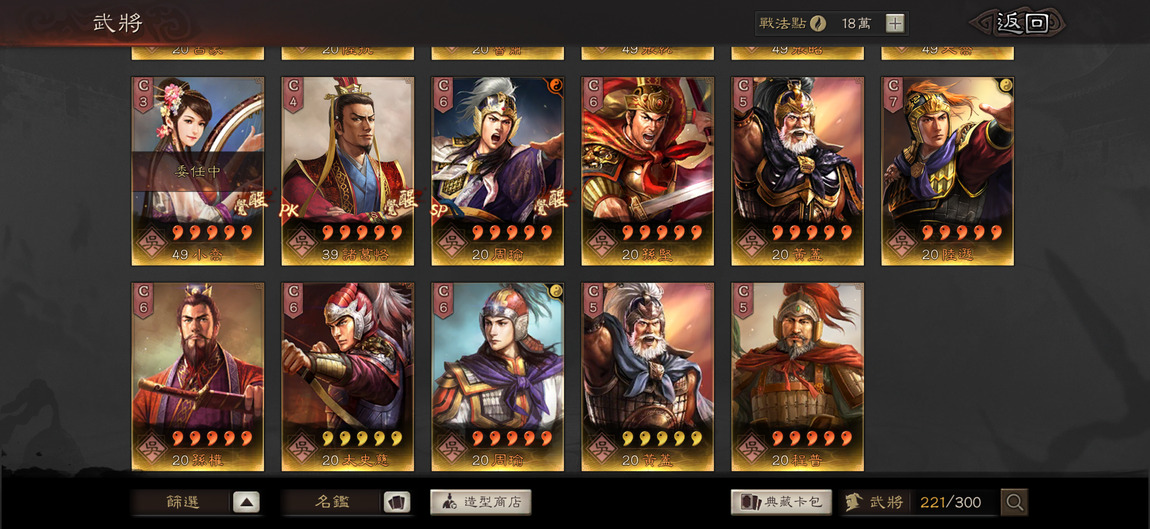Visit the 造型商店 skin shop

coord(481,502)
